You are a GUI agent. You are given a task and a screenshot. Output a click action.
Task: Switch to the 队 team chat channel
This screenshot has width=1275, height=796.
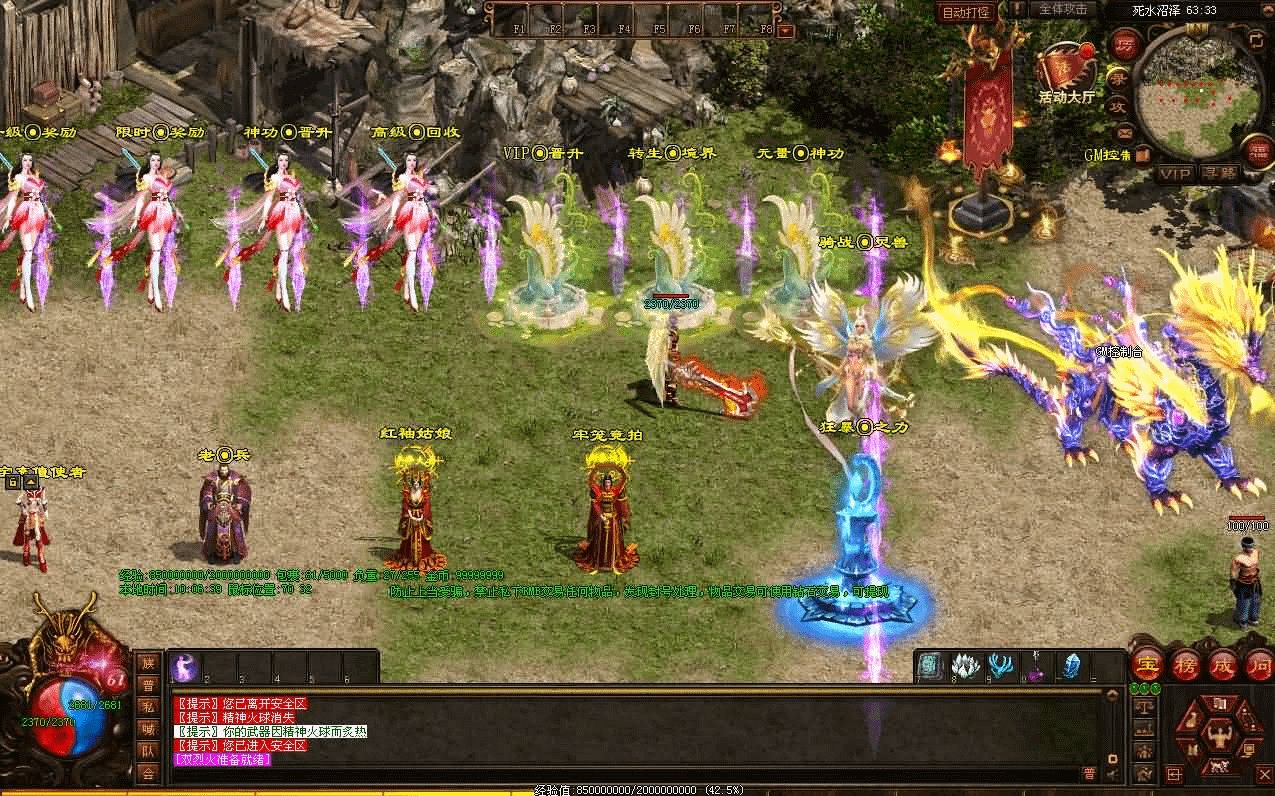[148, 751]
